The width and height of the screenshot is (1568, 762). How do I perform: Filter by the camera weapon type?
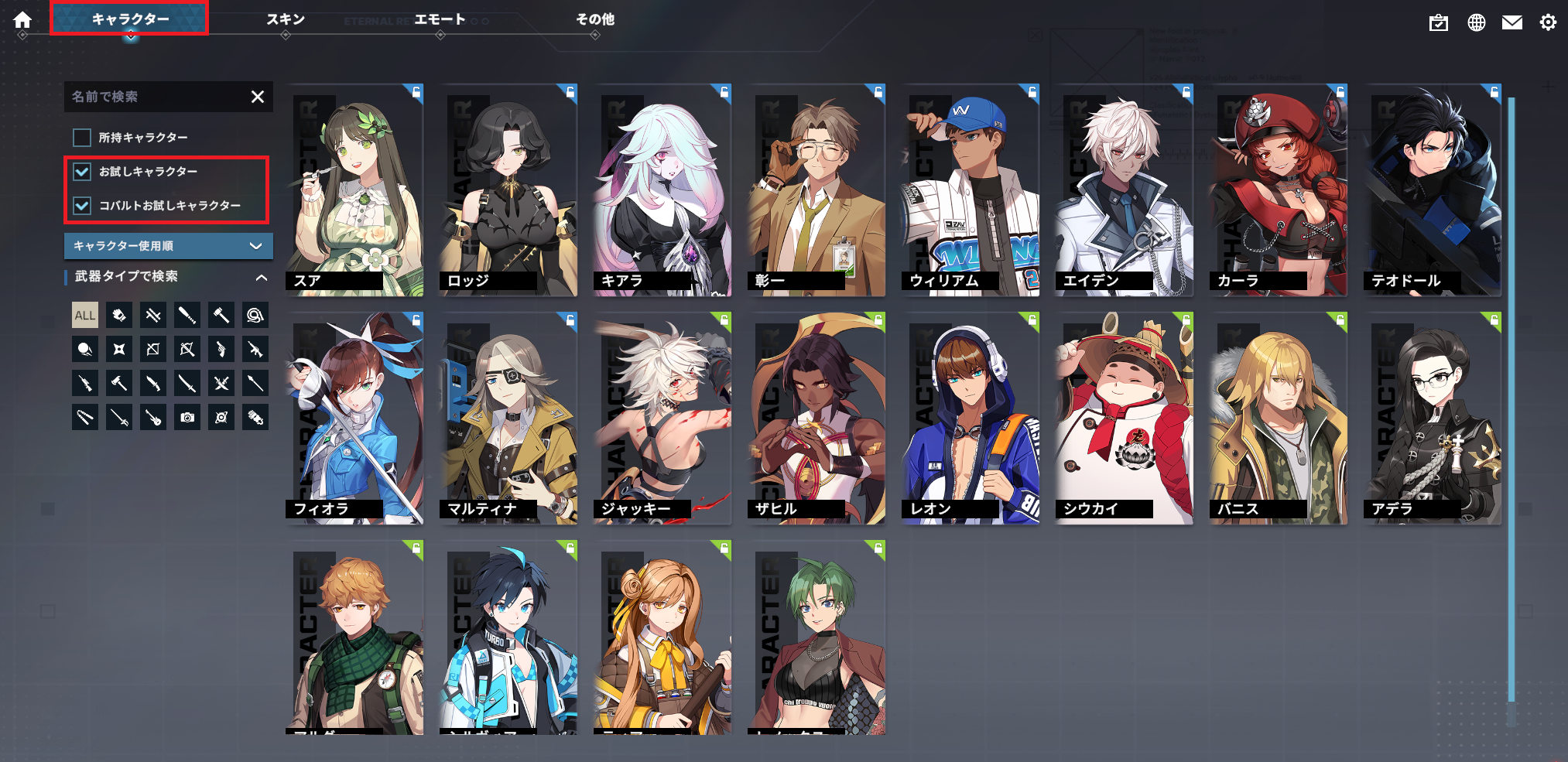pos(187,418)
